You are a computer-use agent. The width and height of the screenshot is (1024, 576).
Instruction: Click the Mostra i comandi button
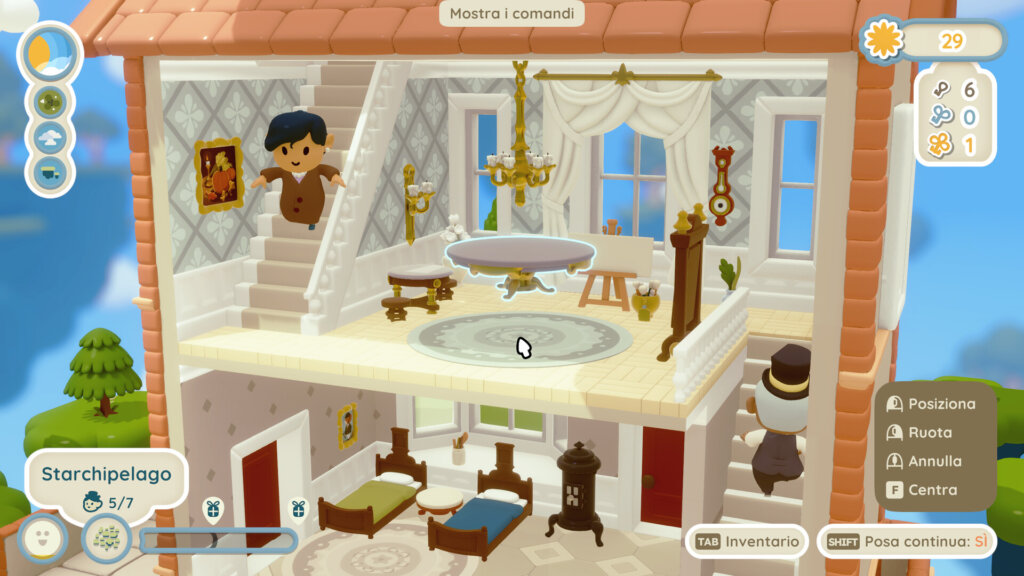tap(511, 14)
